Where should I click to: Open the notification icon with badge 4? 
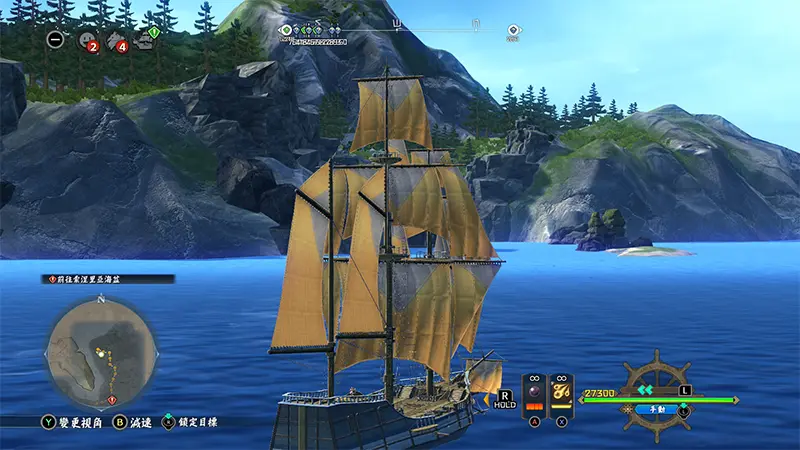[116, 41]
